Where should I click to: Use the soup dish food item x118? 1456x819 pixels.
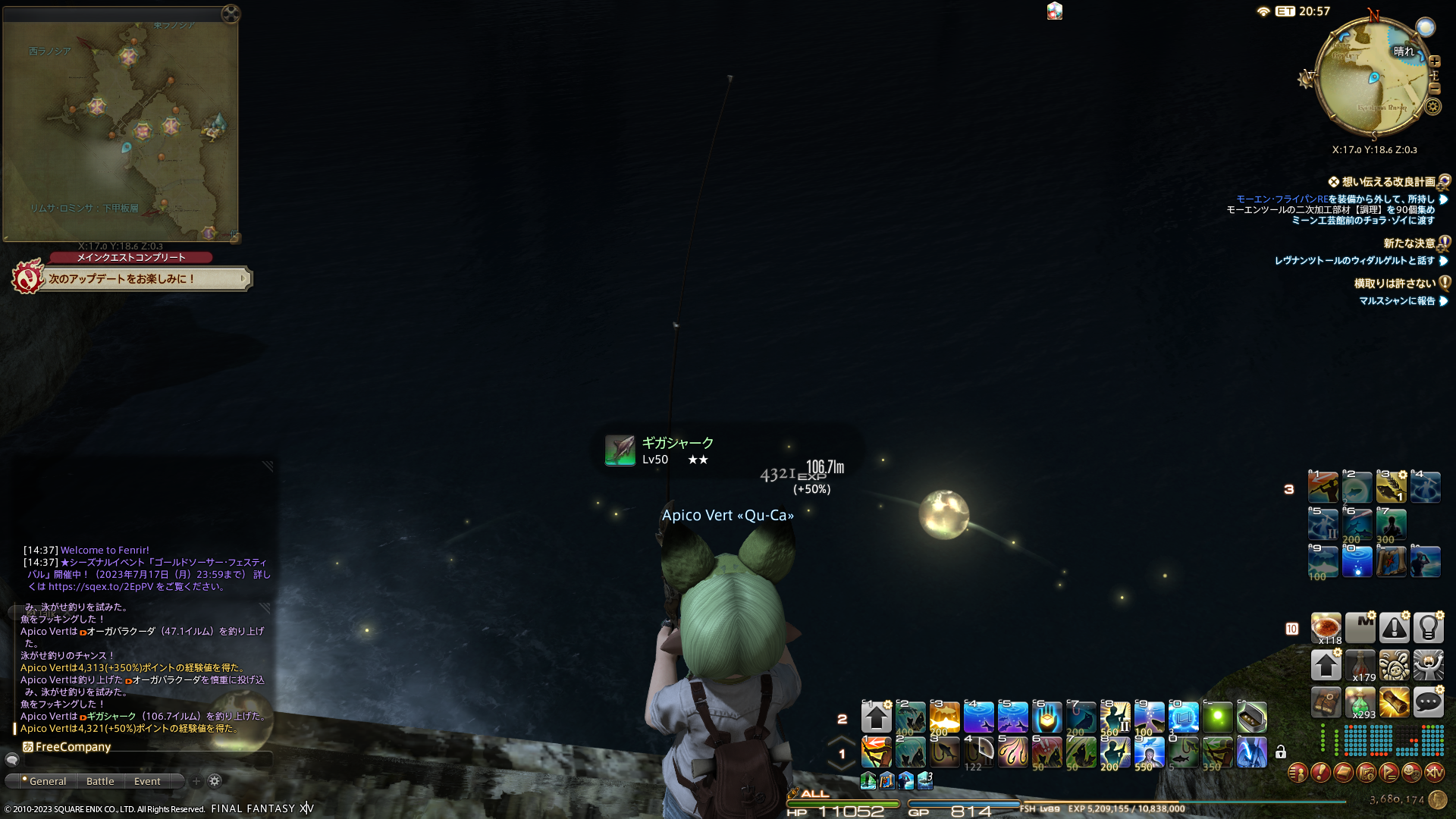[x=1326, y=628]
